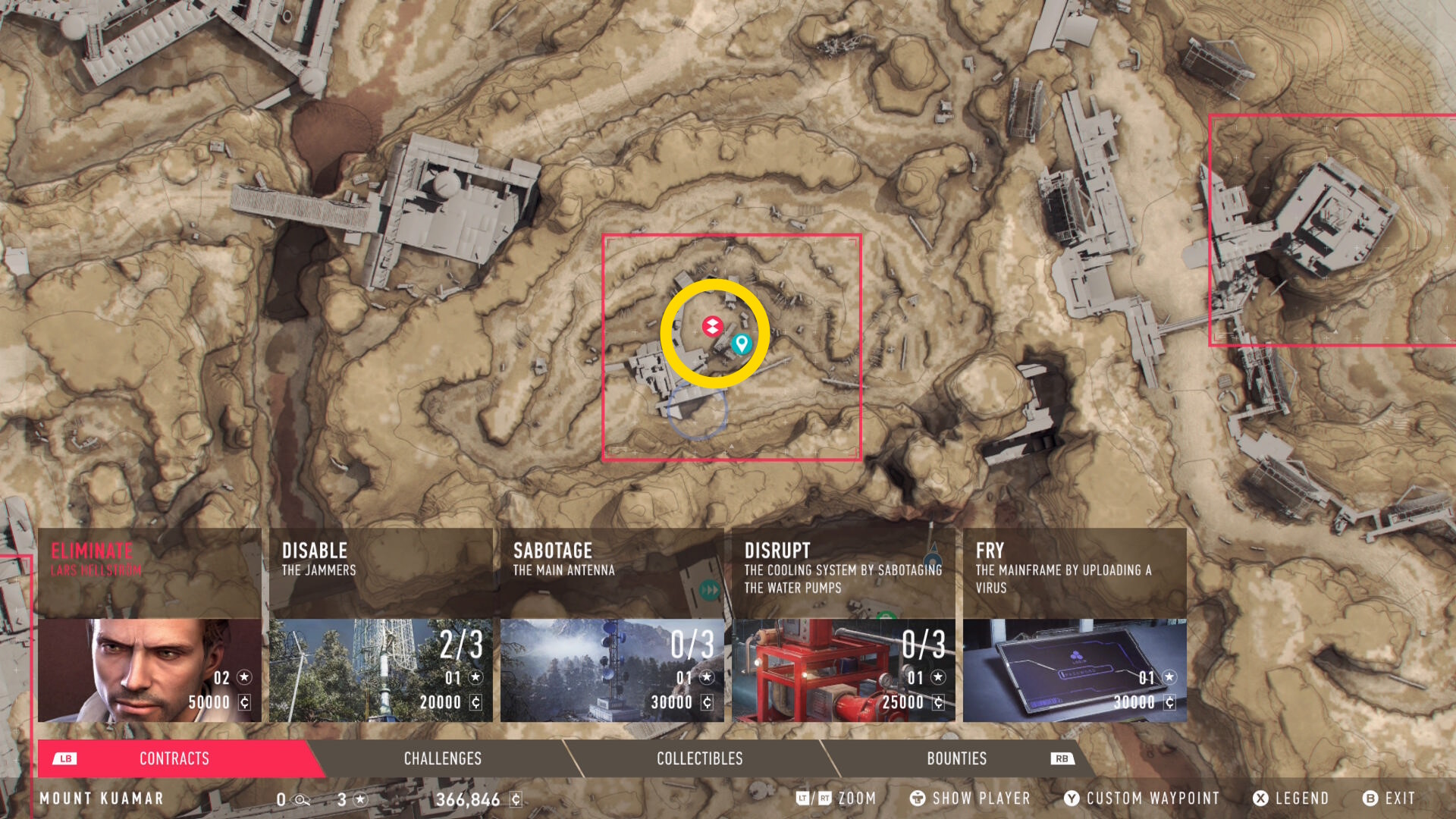Switch to the Contracts tab

174,758
